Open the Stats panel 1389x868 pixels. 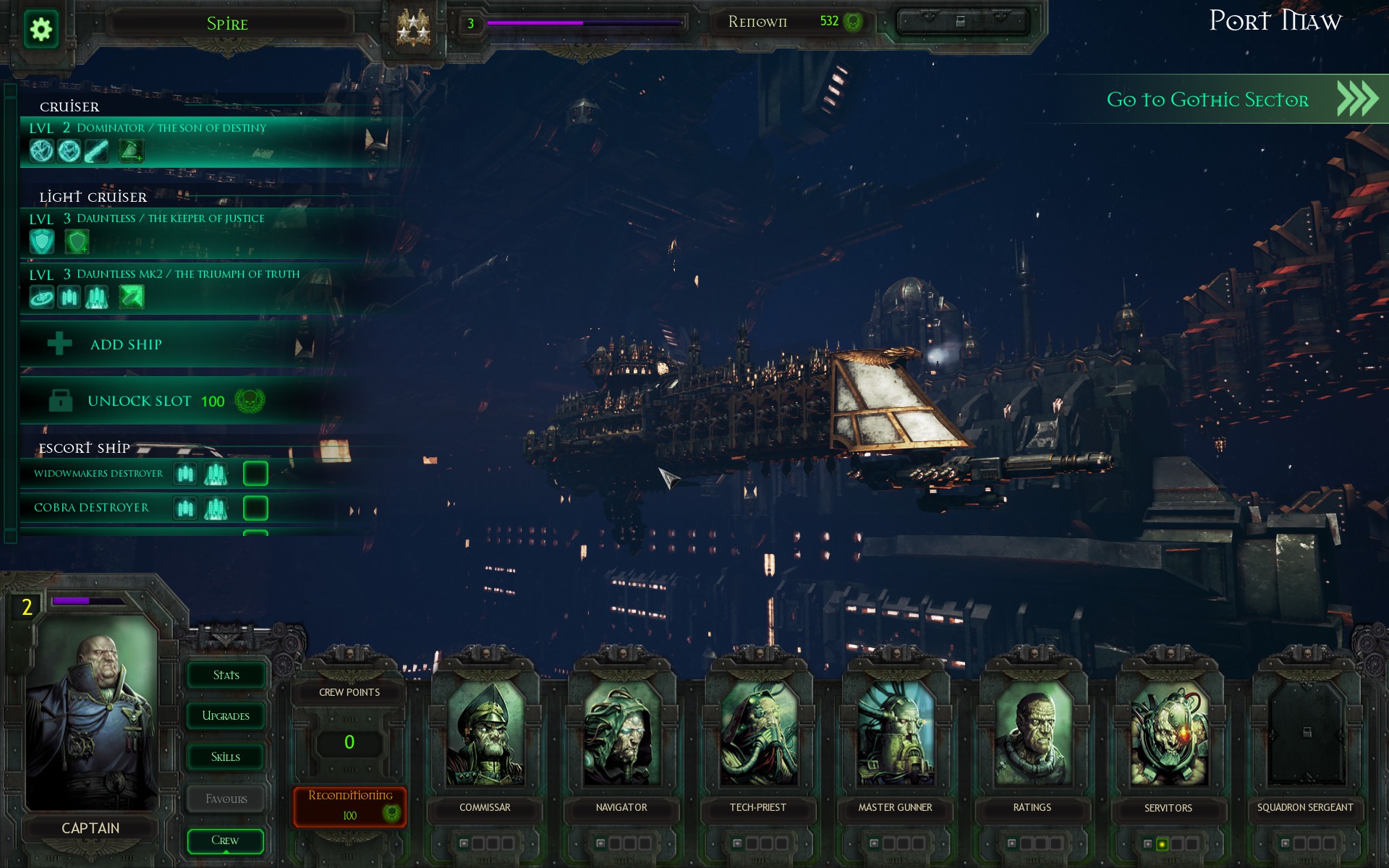pyautogui.click(x=226, y=675)
